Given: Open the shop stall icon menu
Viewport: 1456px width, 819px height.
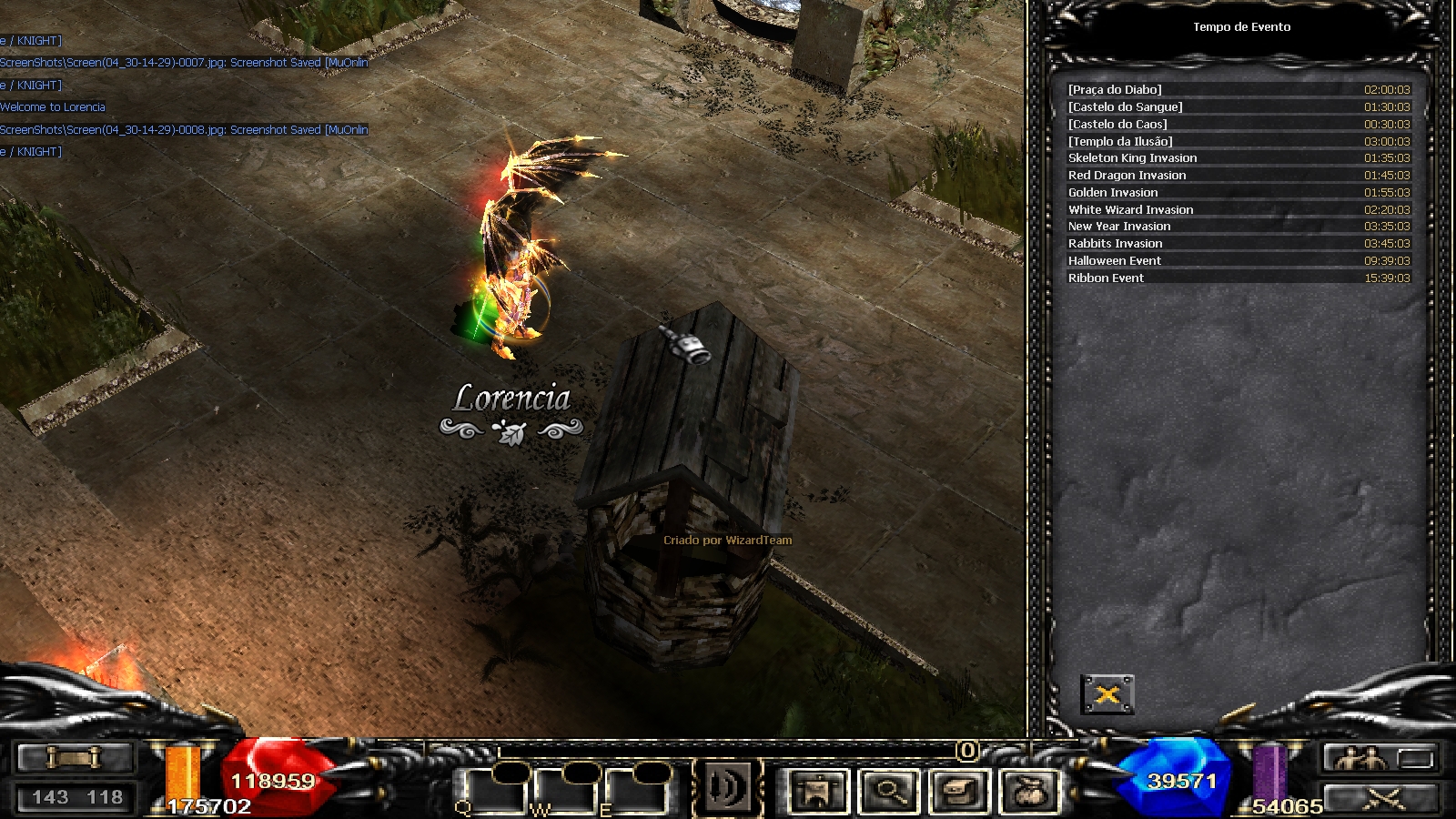Looking at the screenshot, I should click(819, 791).
